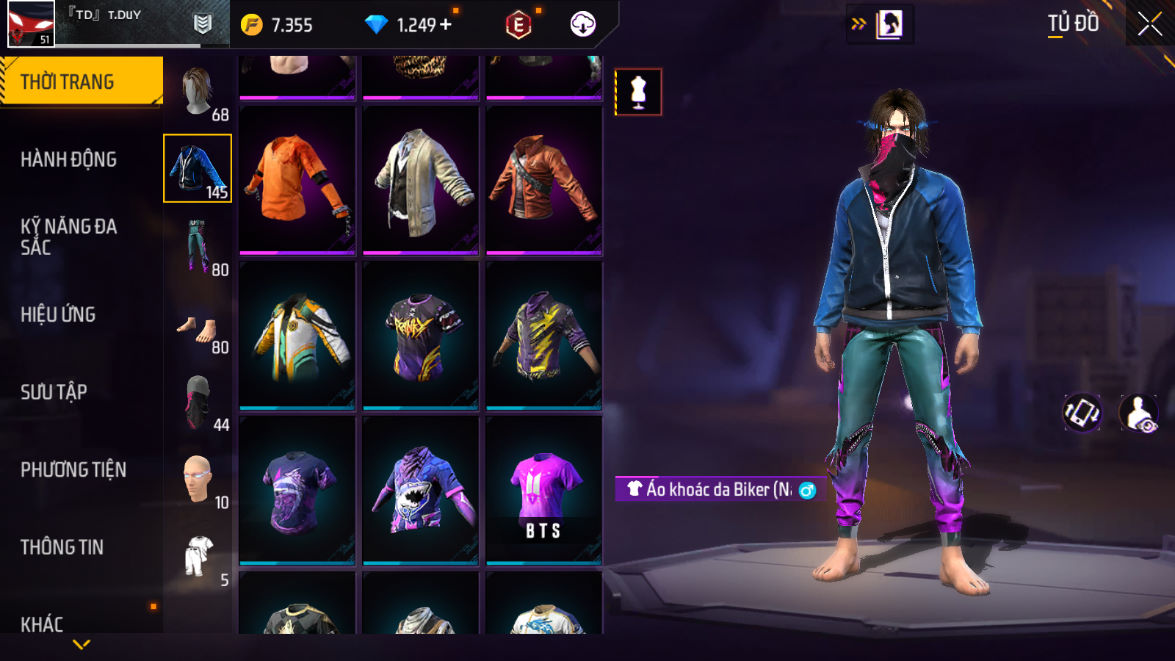Equip the orange long-sleeve shirt
This screenshot has width=1175, height=661.
click(x=298, y=178)
